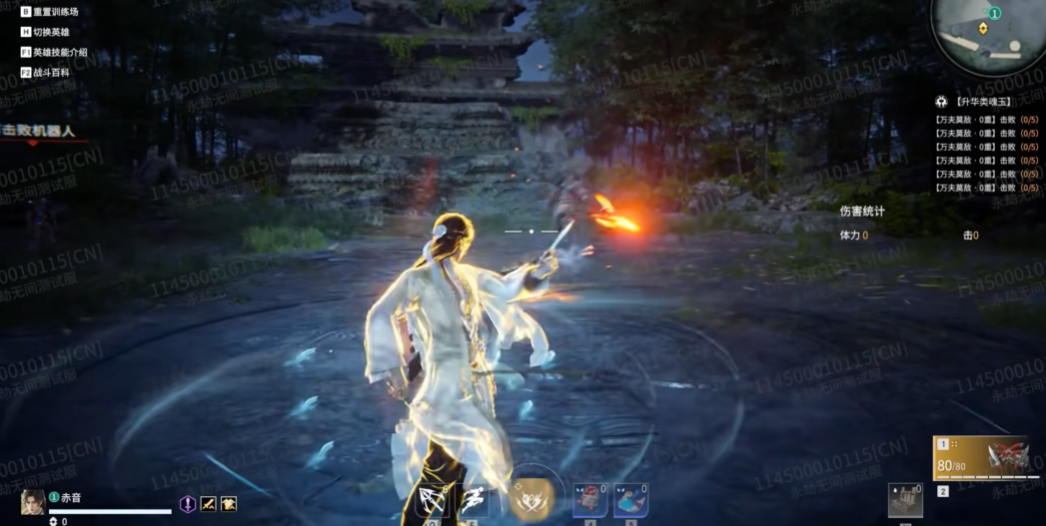The height and width of the screenshot is (526, 1046).
Task: Open the 伤害统计 damage statistics panel
Action: point(861,212)
